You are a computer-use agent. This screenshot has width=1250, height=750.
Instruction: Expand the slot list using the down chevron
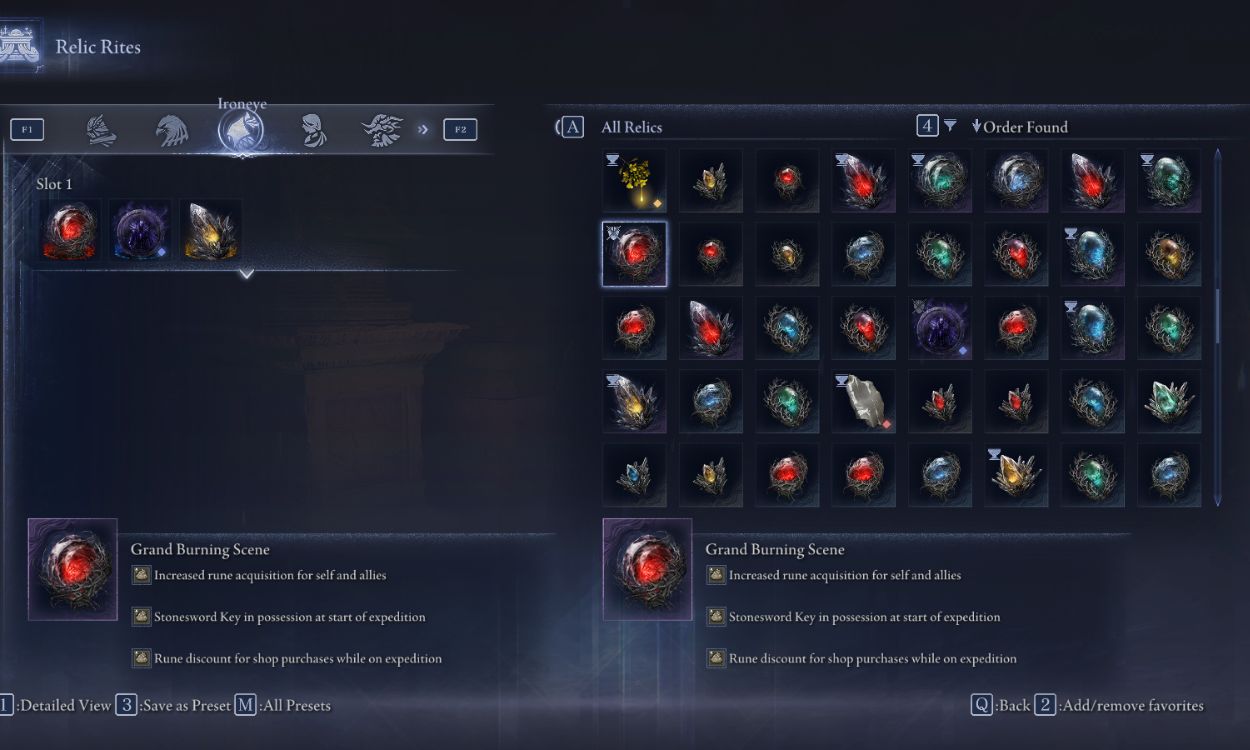tap(246, 273)
